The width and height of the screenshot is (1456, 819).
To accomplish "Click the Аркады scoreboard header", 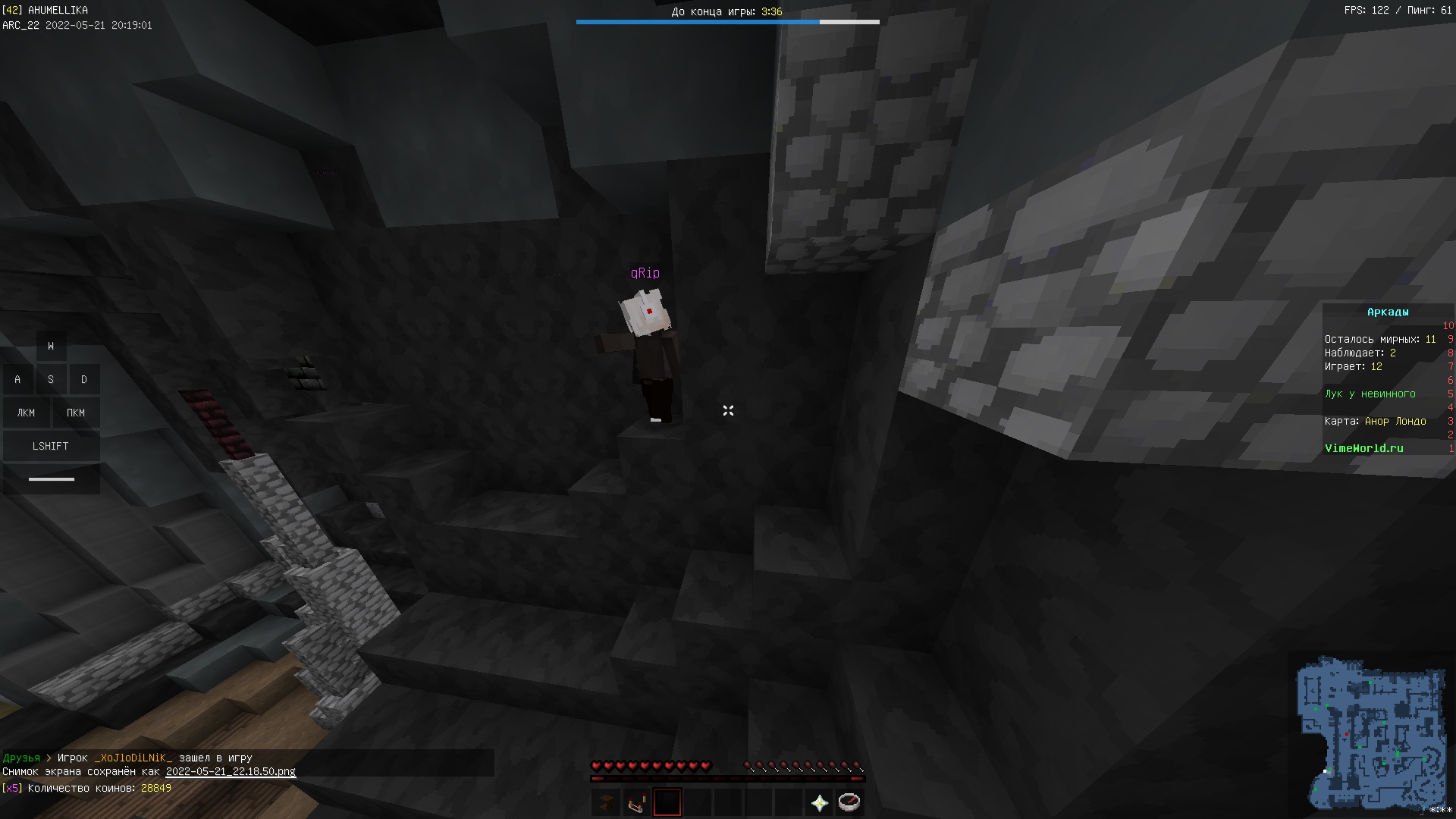I will point(1388,311).
